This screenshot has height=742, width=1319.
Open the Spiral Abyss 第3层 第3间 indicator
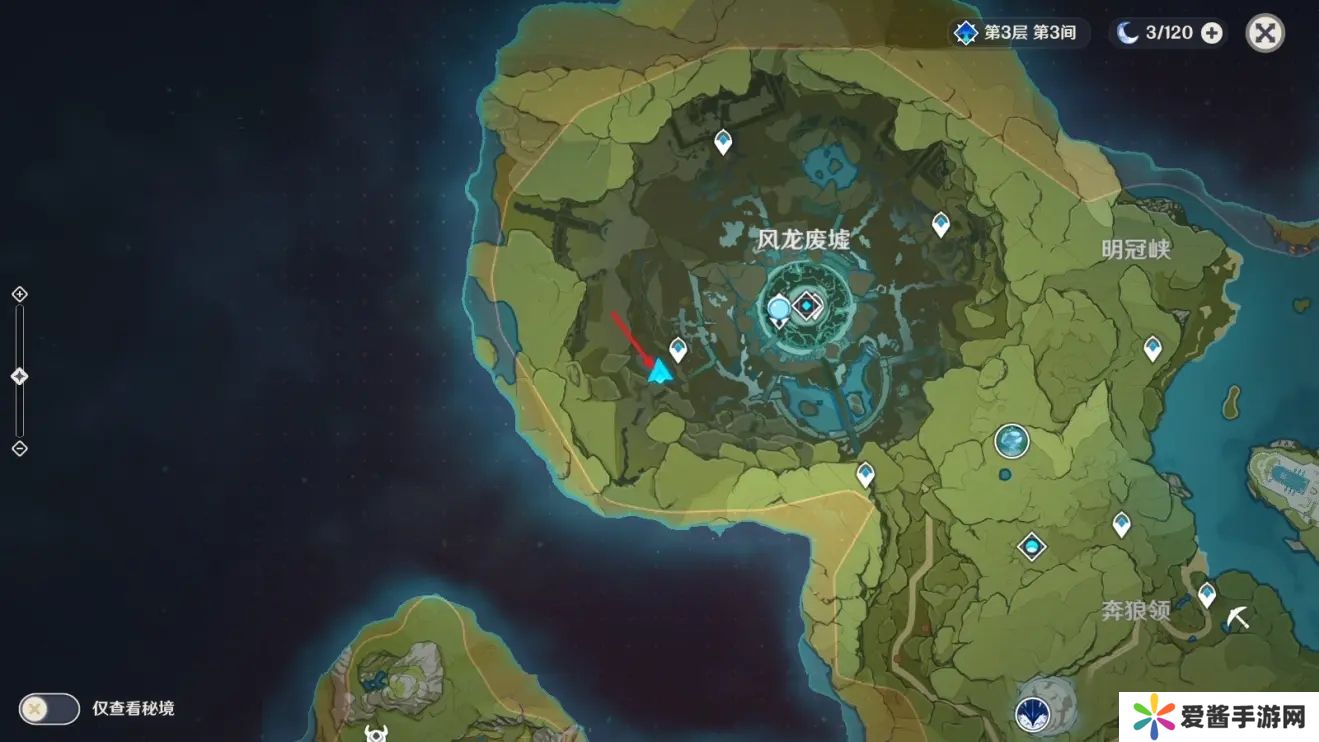(x=1018, y=33)
